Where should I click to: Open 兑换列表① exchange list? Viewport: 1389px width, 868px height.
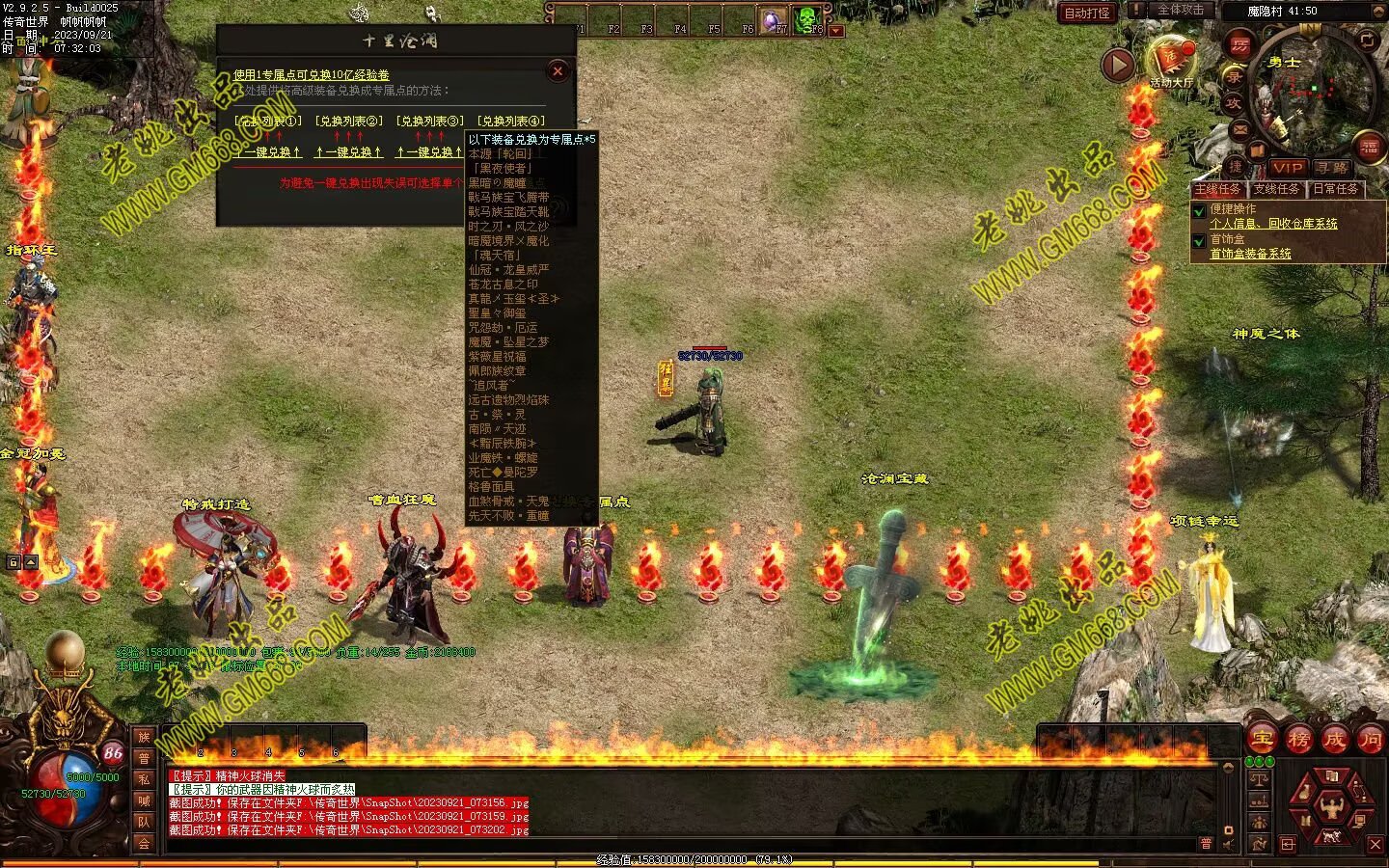click(268, 122)
